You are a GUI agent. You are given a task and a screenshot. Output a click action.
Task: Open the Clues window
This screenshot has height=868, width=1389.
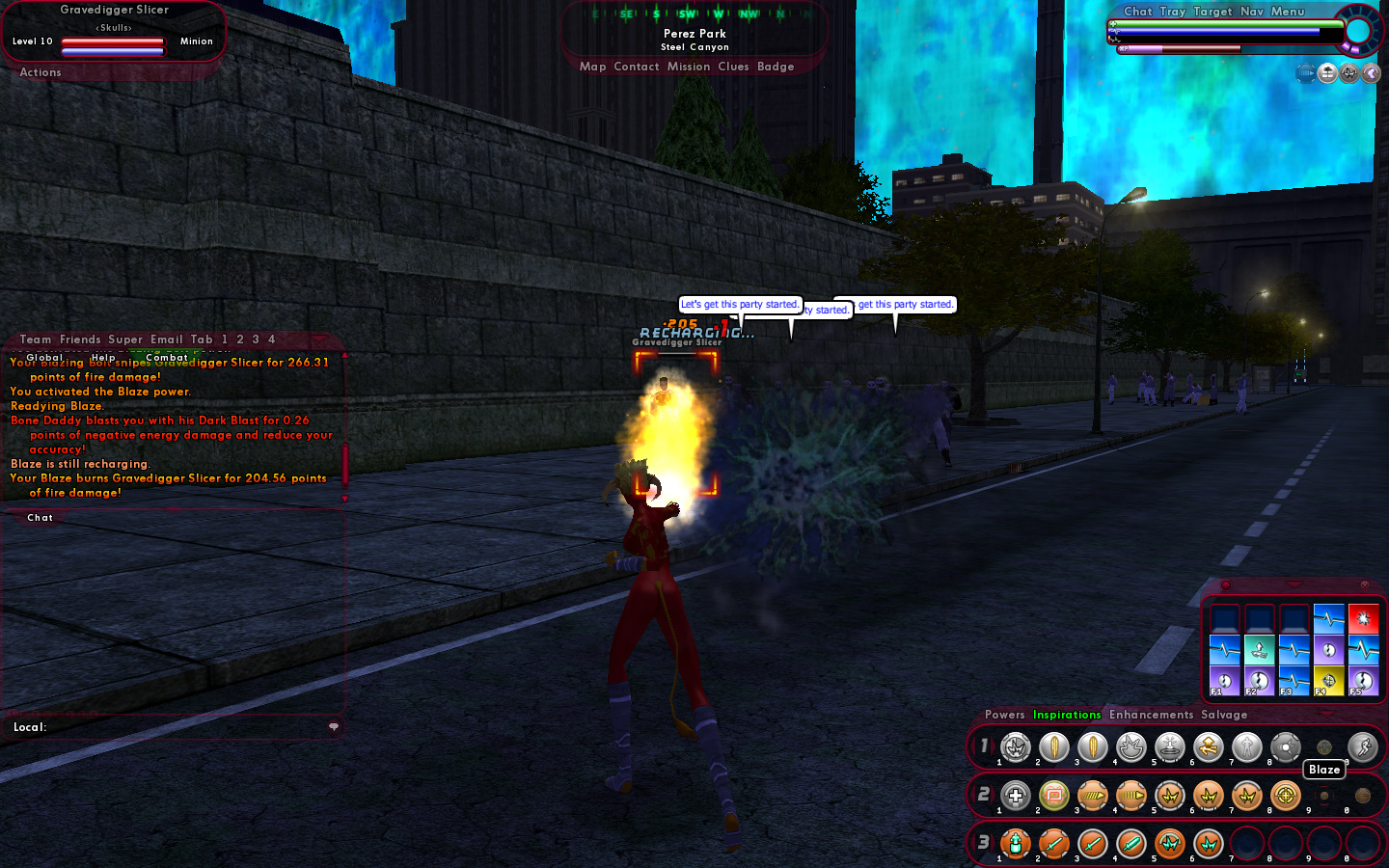(733, 67)
